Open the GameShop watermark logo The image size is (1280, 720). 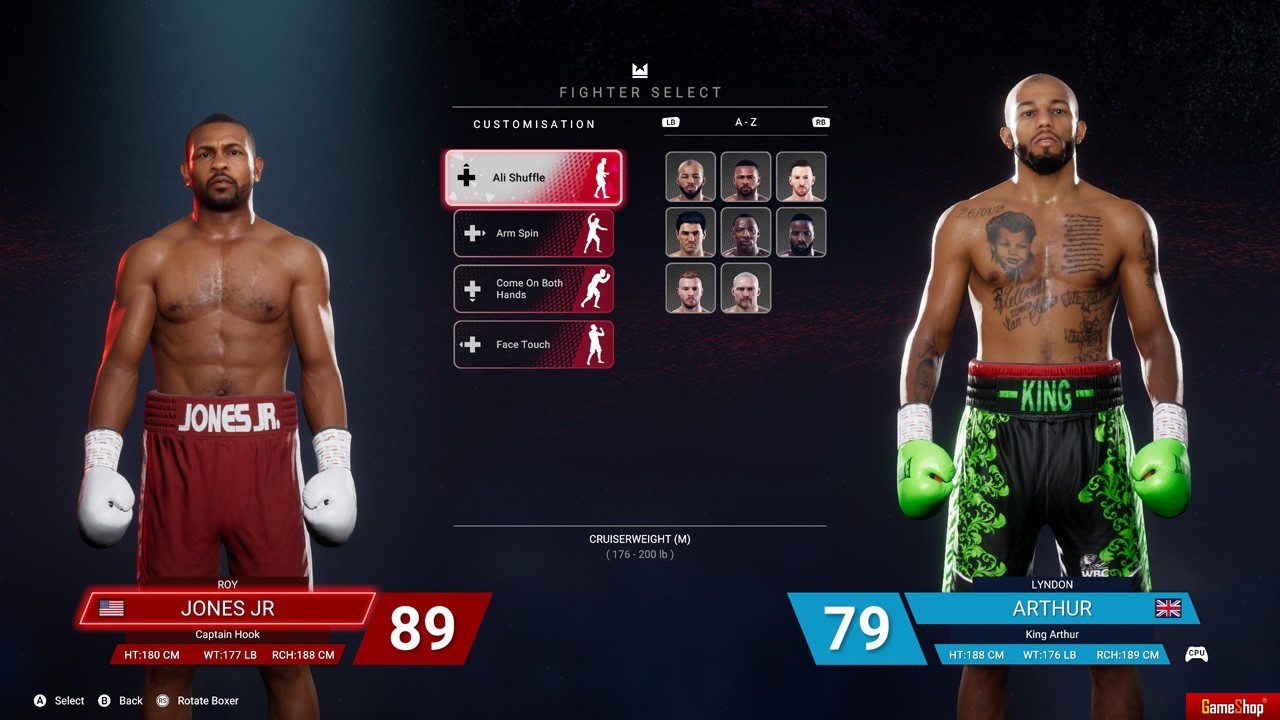pyautogui.click(x=1232, y=707)
